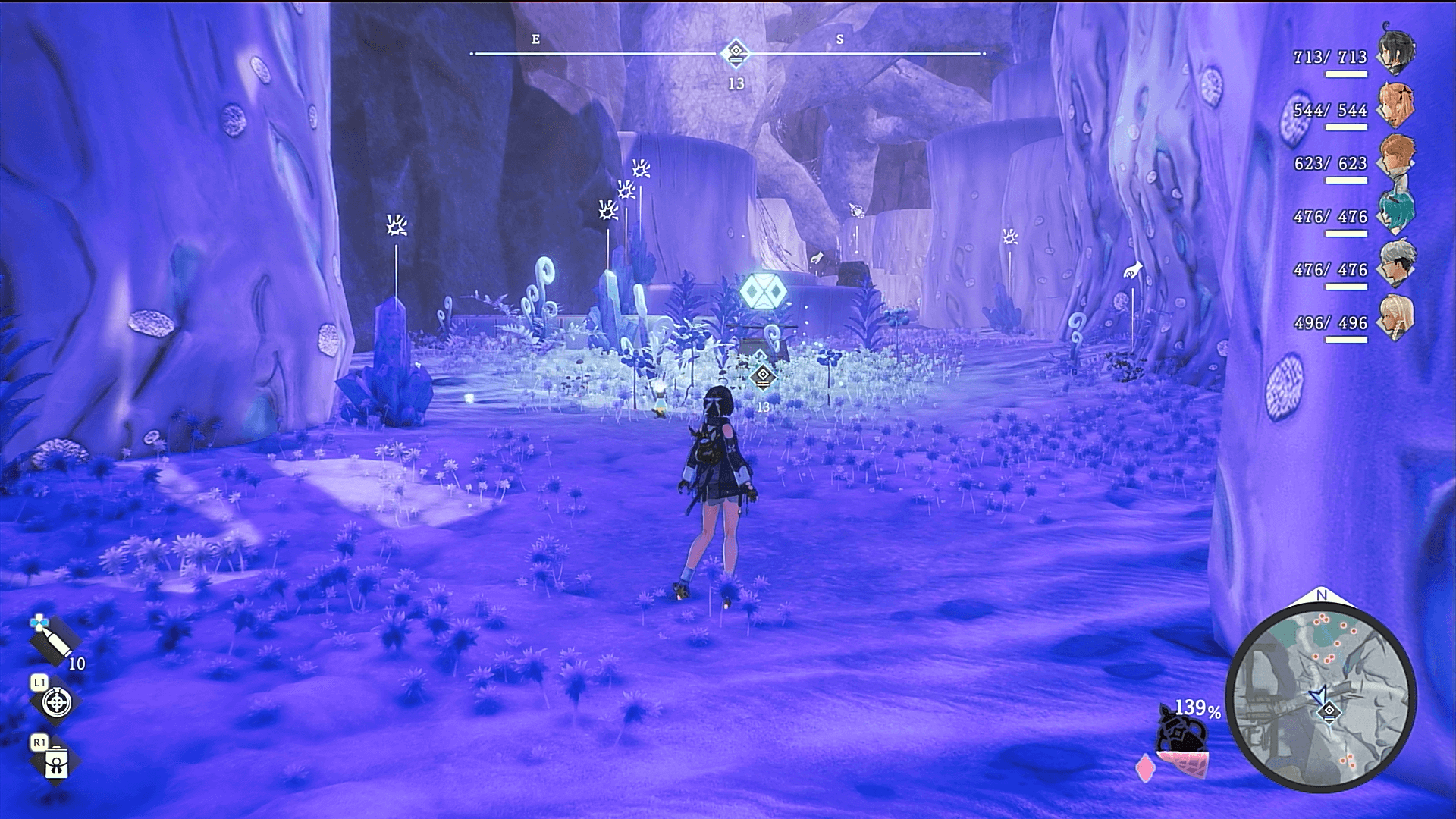Click the objective marker on the minimap

1329,711
